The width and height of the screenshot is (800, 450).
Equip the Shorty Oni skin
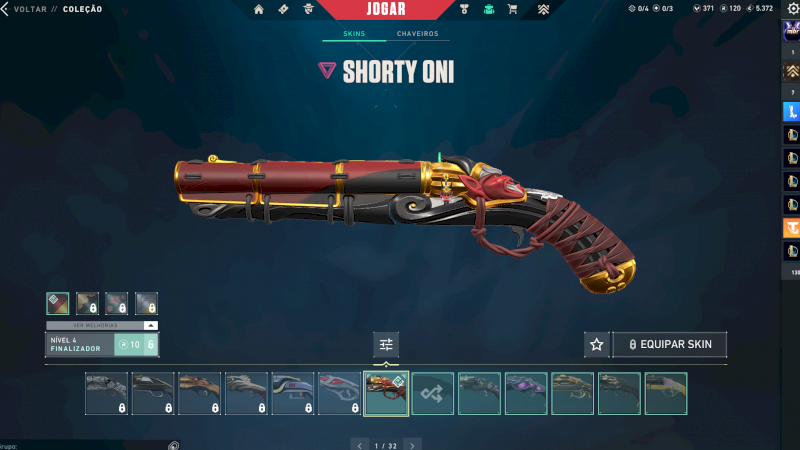(670, 344)
